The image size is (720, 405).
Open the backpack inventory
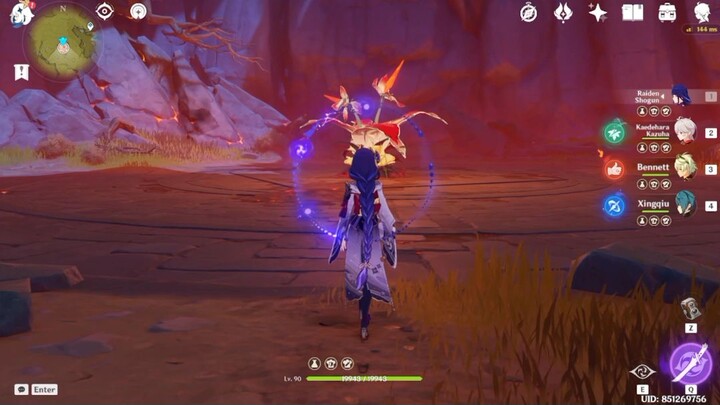click(x=667, y=12)
